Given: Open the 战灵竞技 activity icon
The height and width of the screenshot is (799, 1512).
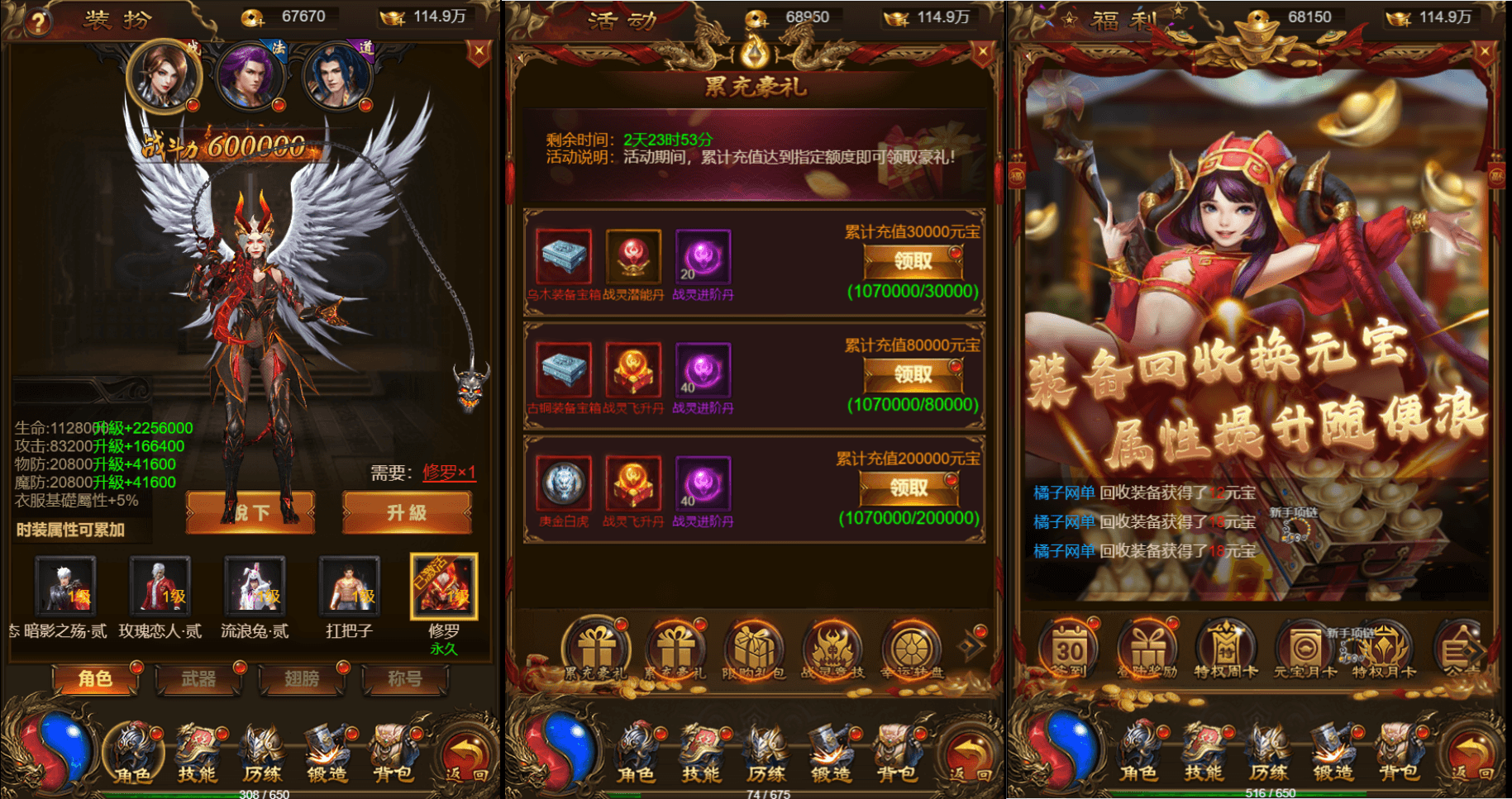Looking at the screenshot, I should (x=833, y=650).
